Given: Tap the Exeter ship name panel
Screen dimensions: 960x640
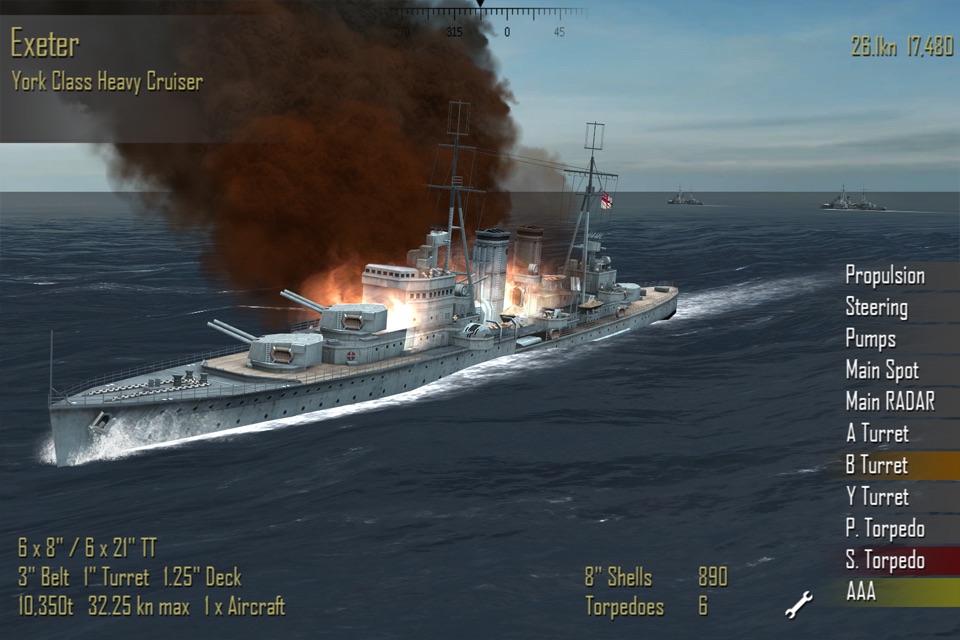Looking at the screenshot, I should [x=107, y=60].
